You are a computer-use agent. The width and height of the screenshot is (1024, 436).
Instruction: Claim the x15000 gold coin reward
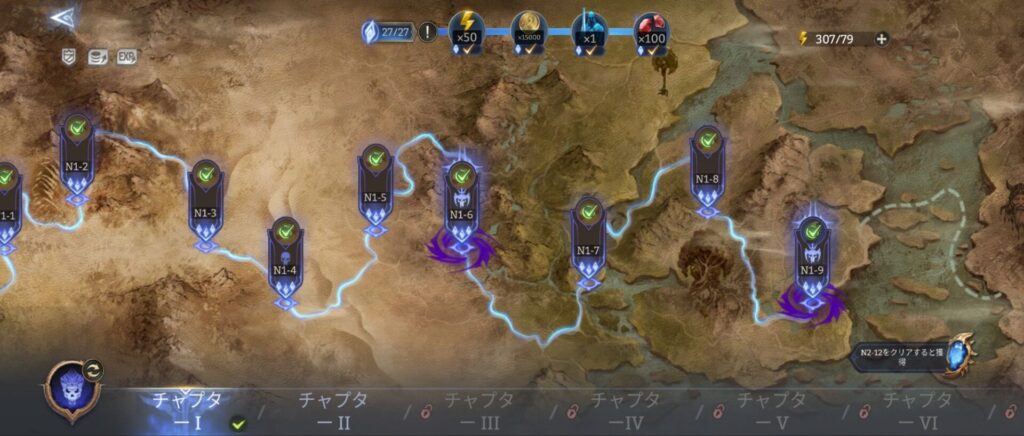click(x=527, y=30)
